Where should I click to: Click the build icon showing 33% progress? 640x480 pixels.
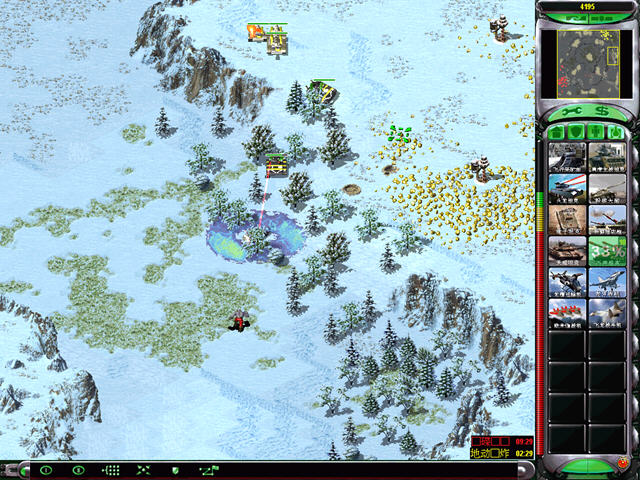pos(606,250)
